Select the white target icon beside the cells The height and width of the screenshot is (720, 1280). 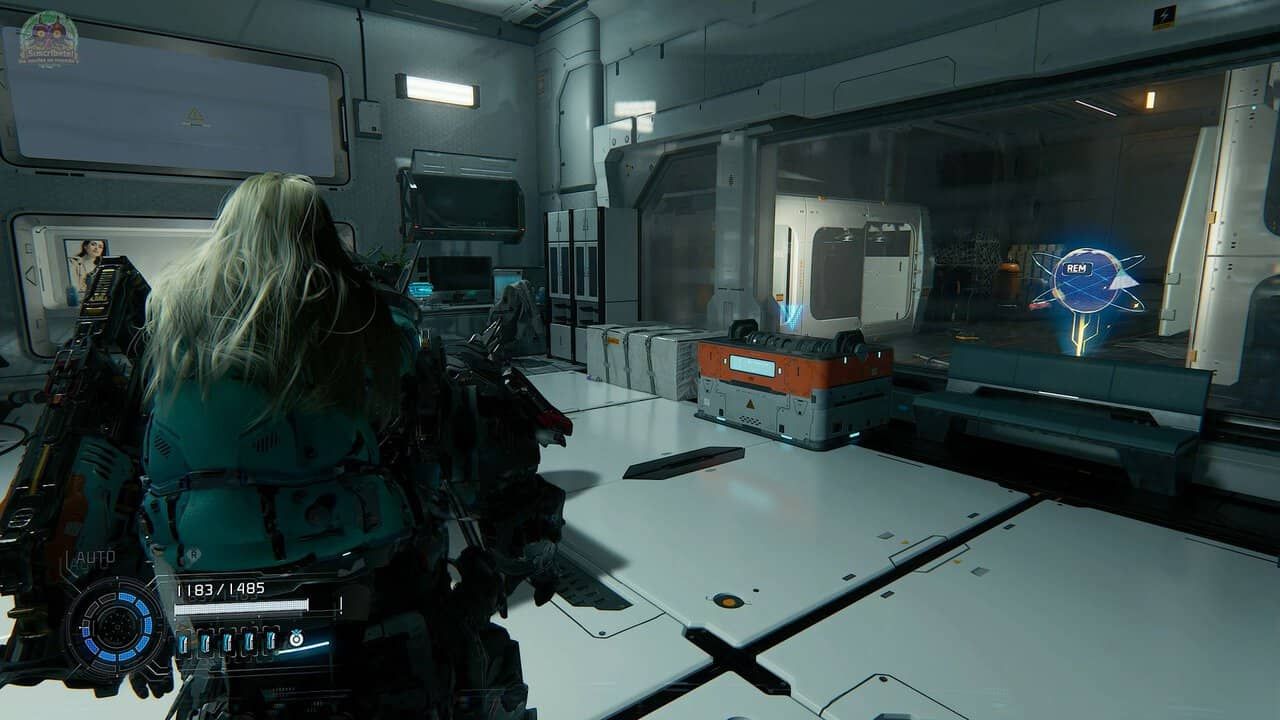click(296, 638)
